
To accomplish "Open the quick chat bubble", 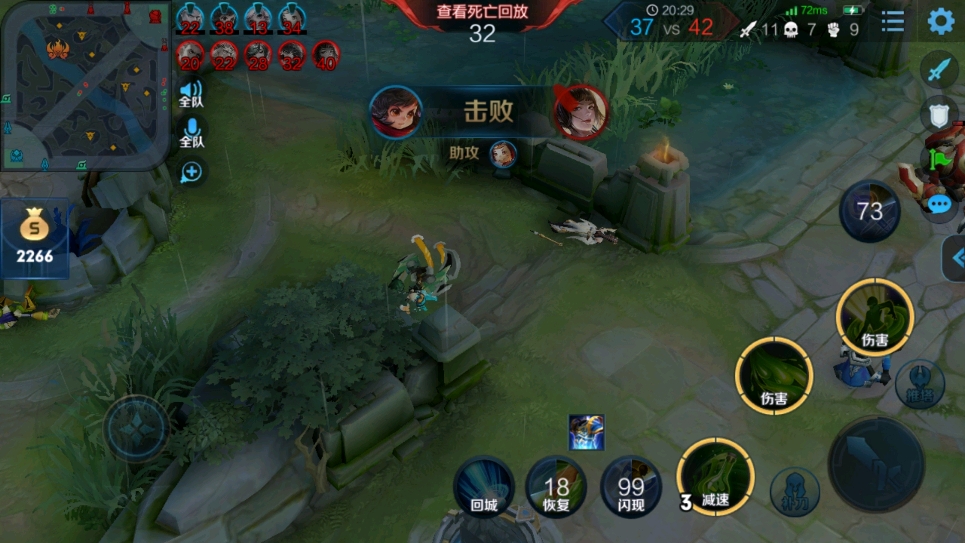I will coord(938,205).
